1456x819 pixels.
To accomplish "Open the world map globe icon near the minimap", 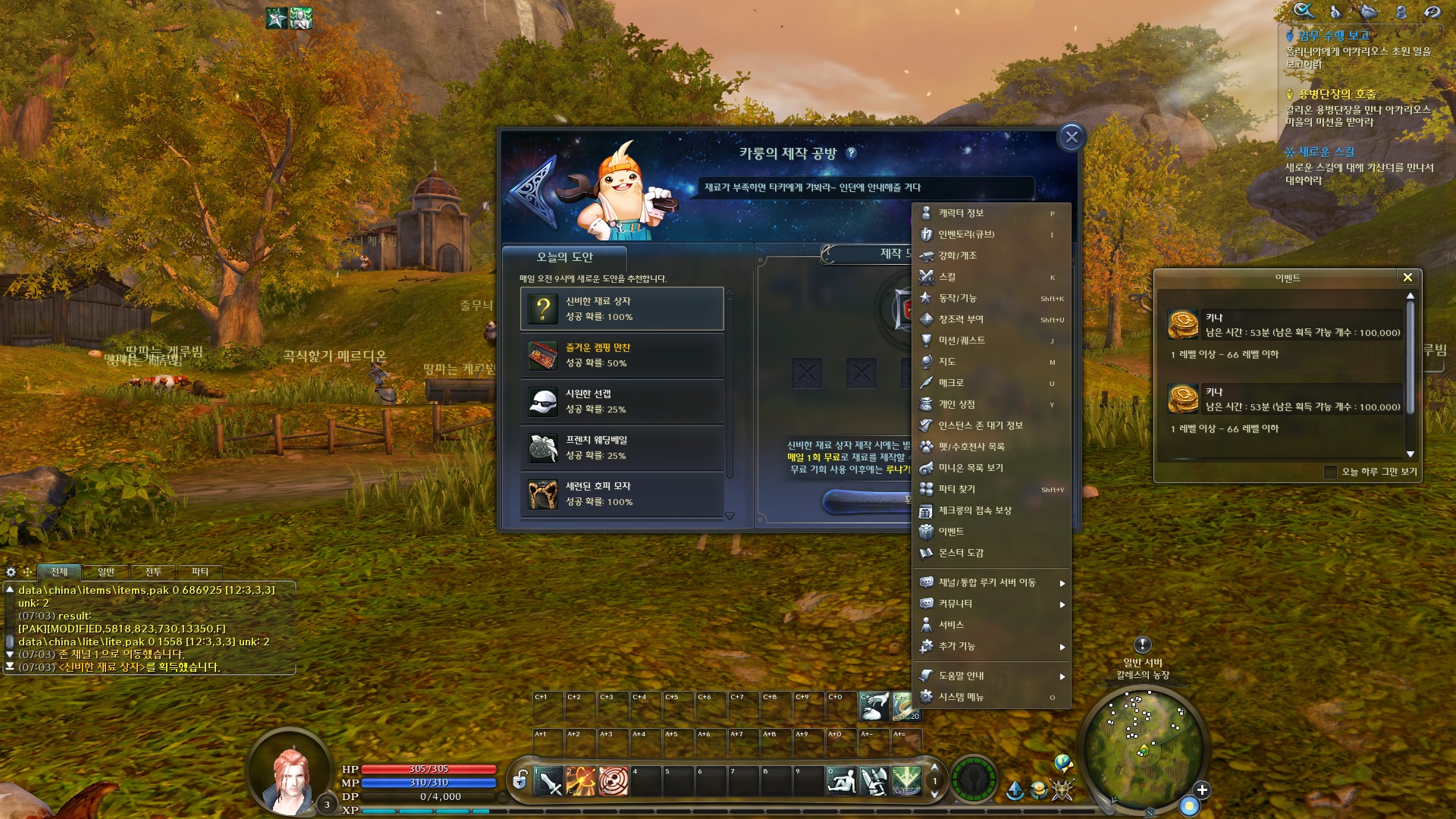I will point(1062,764).
